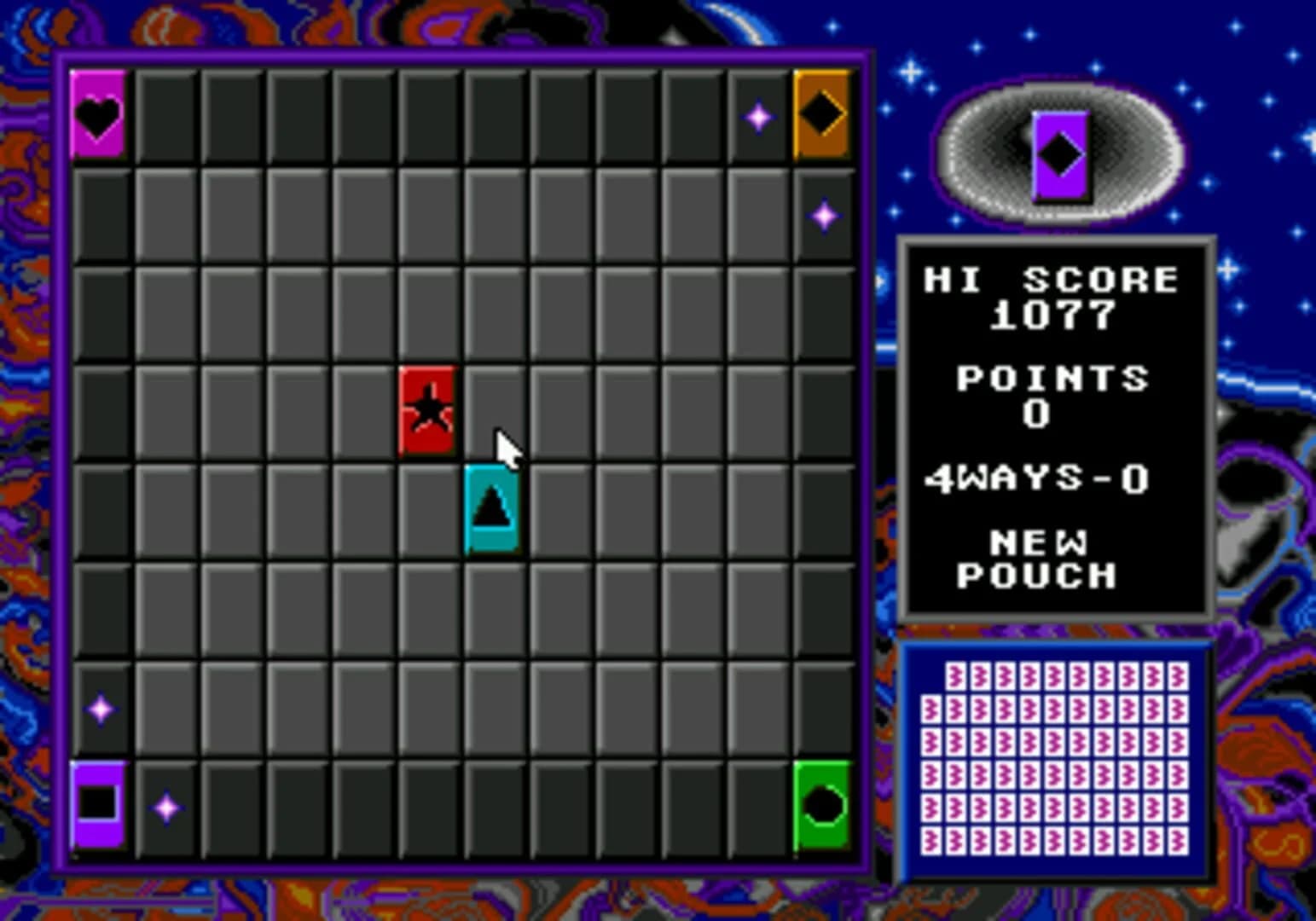Select the pink heart stone
This screenshot has width=1316, height=921.
[97, 113]
